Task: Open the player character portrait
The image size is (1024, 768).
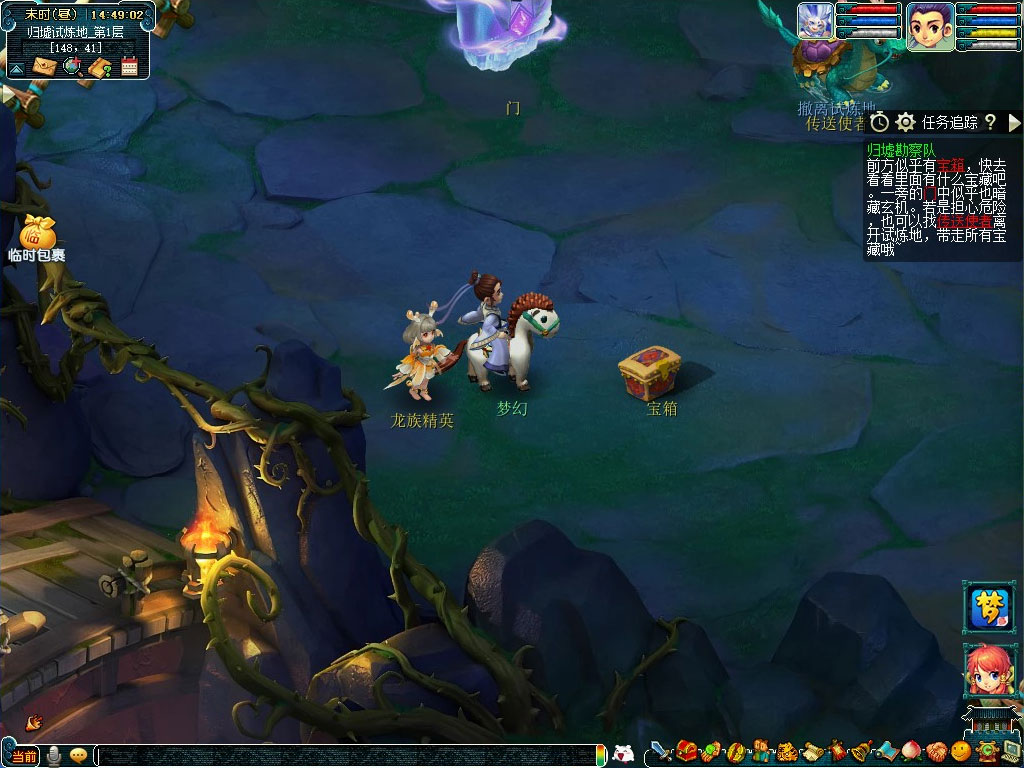Action: tap(929, 25)
